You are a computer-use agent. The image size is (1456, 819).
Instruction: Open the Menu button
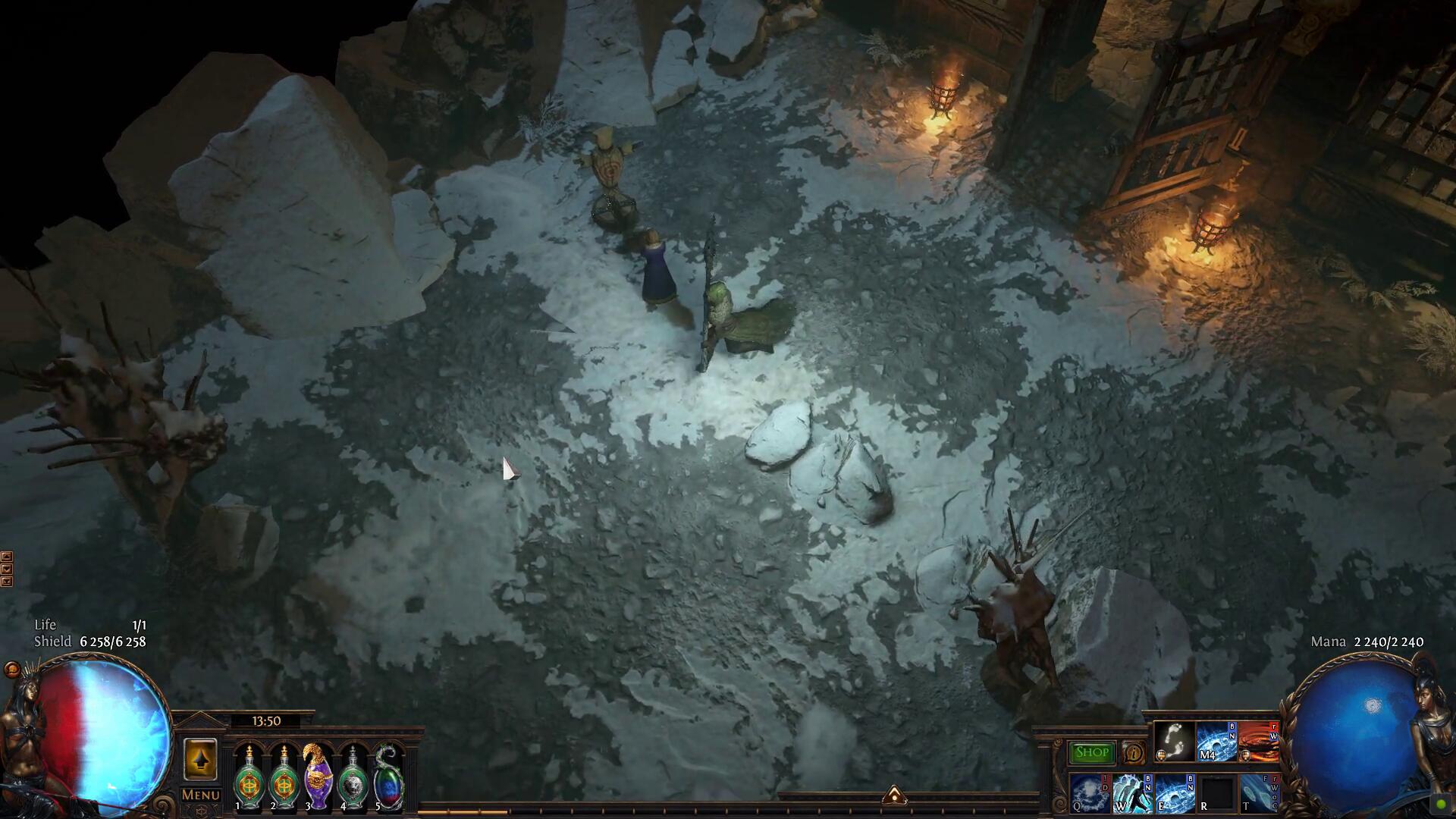click(x=201, y=795)
